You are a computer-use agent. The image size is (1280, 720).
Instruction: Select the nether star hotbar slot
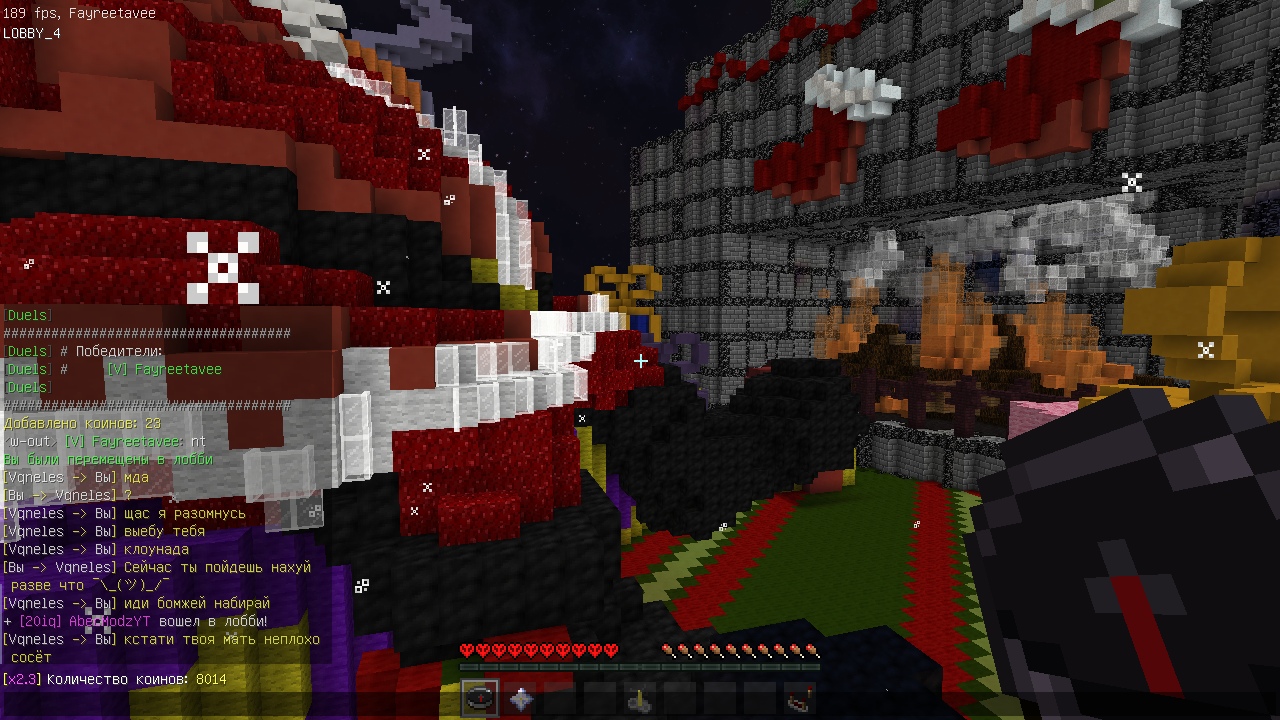click(x=520, y=699)
